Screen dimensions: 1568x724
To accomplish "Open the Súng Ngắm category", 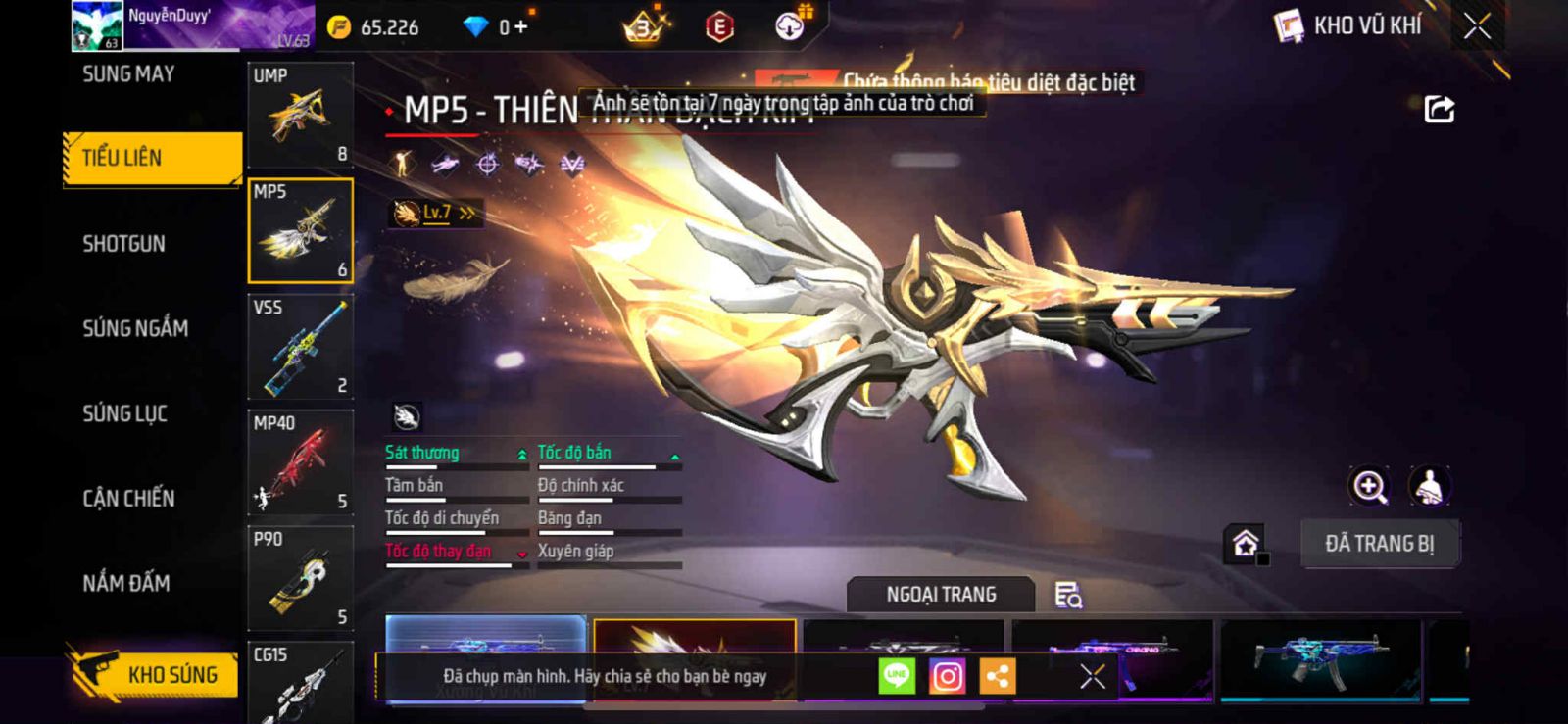I will tap(135, 328).
